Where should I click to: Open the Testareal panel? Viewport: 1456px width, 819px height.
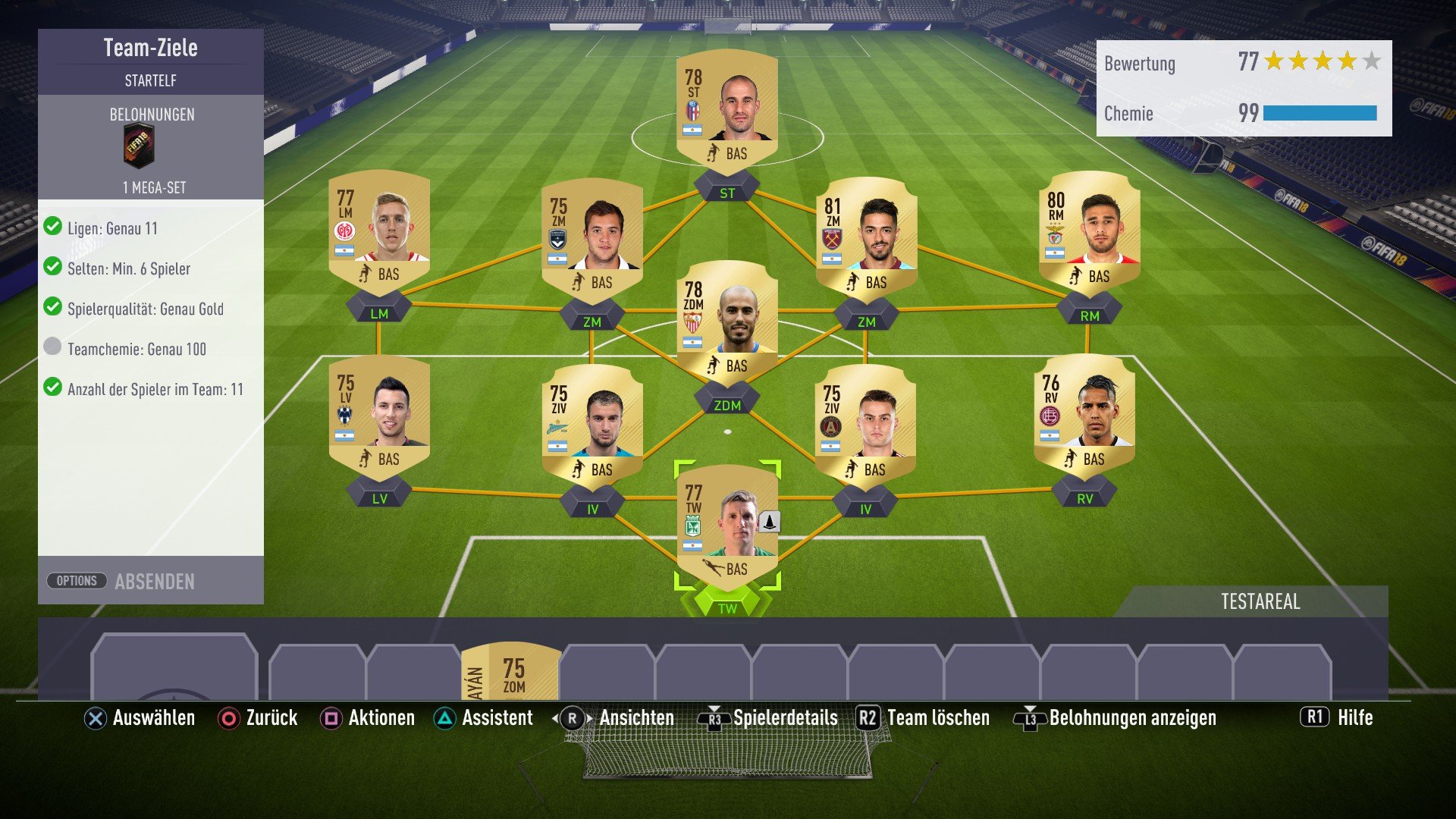1260,601
